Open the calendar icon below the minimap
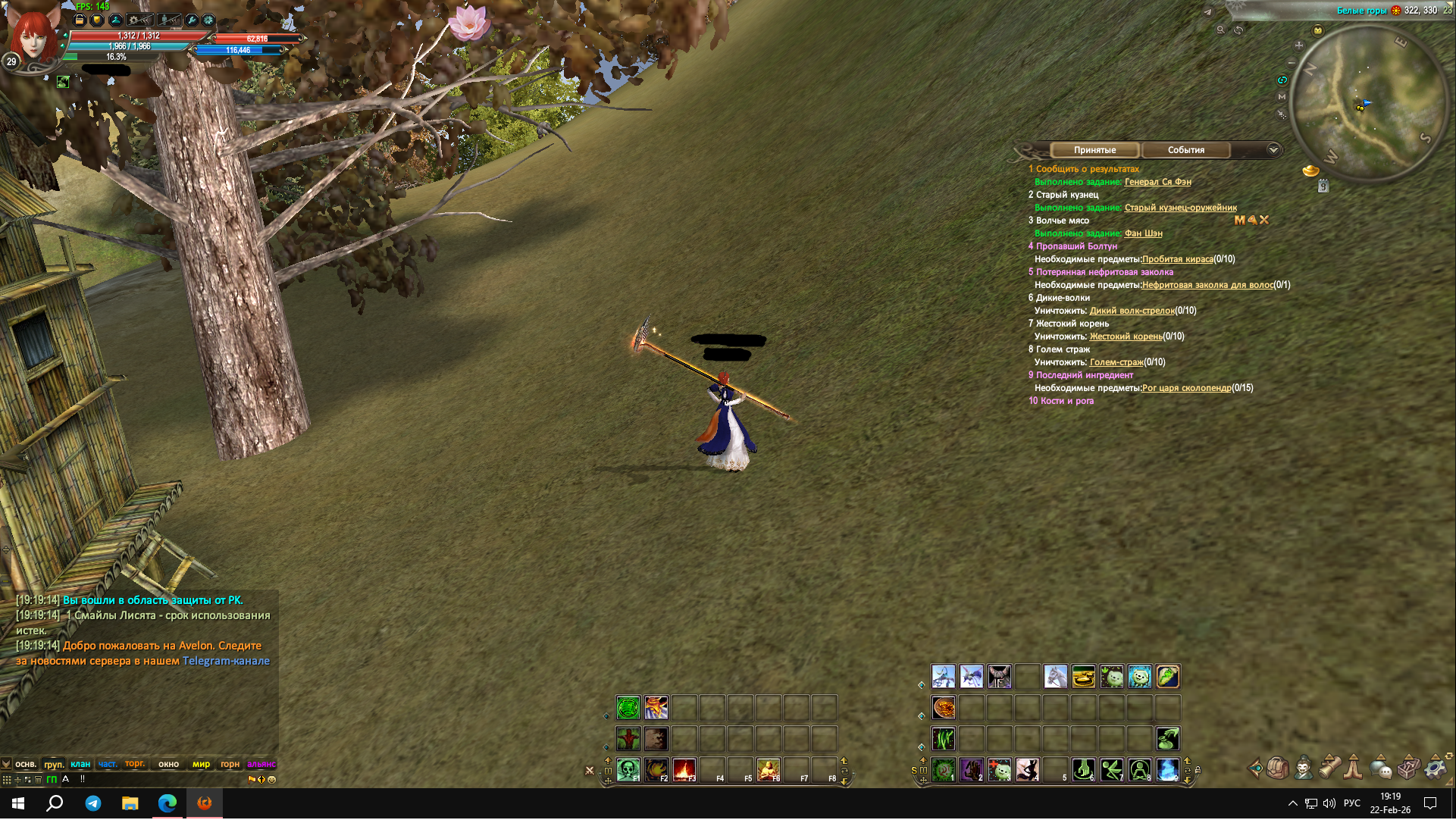Screen dimensions: 1456x820 point(1323,186)
